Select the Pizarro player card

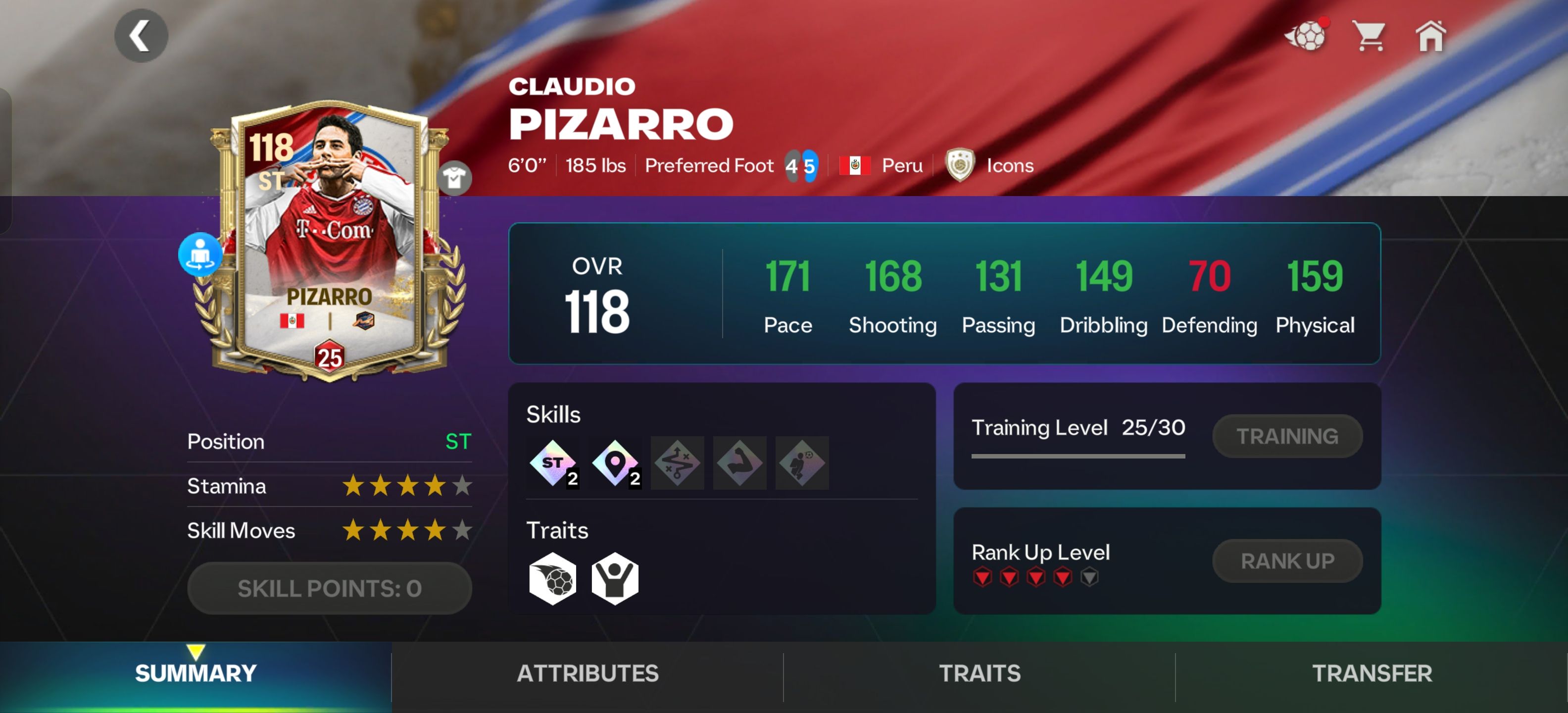329,244
